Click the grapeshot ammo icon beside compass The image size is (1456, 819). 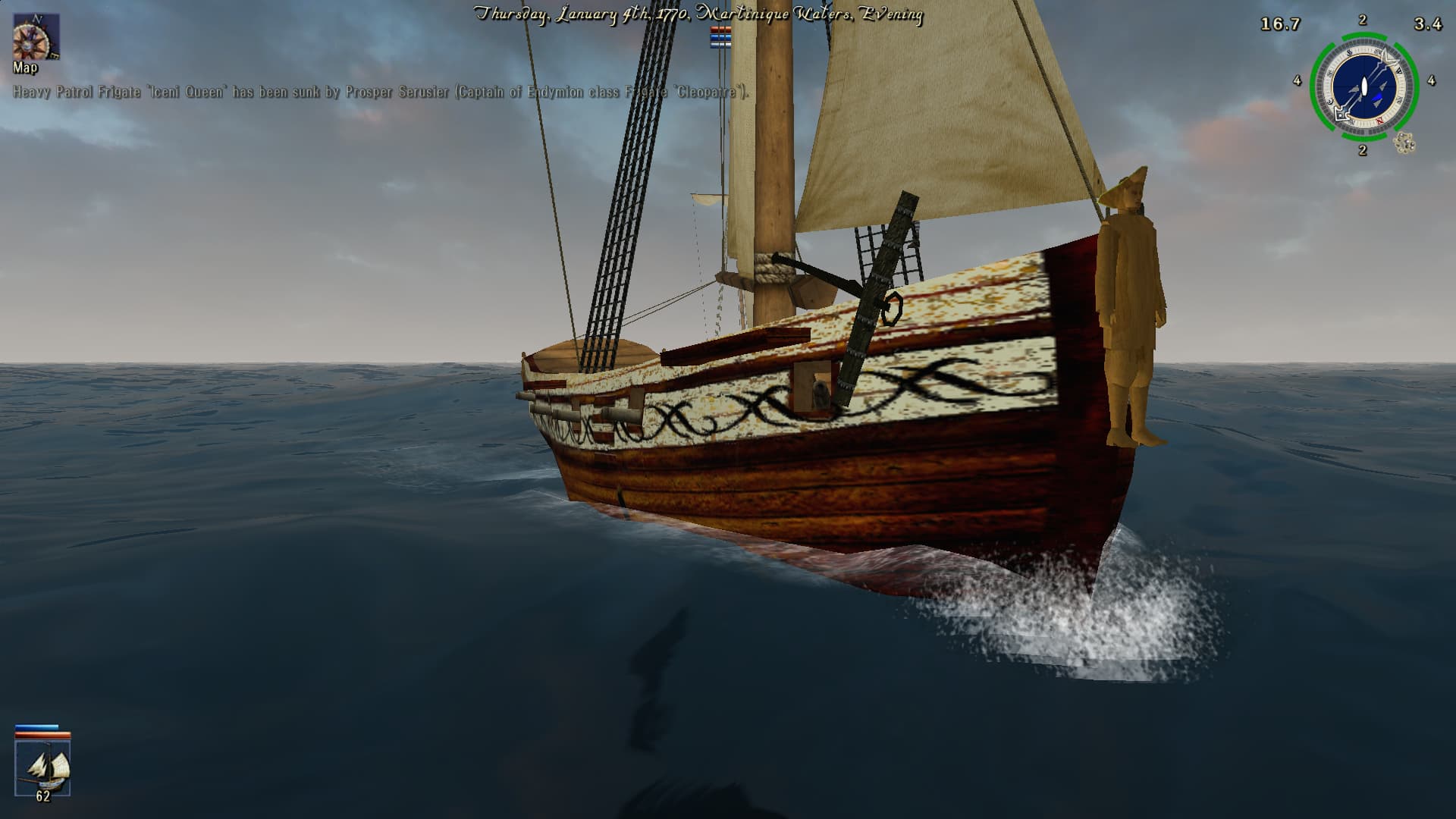pos(1405,143)
